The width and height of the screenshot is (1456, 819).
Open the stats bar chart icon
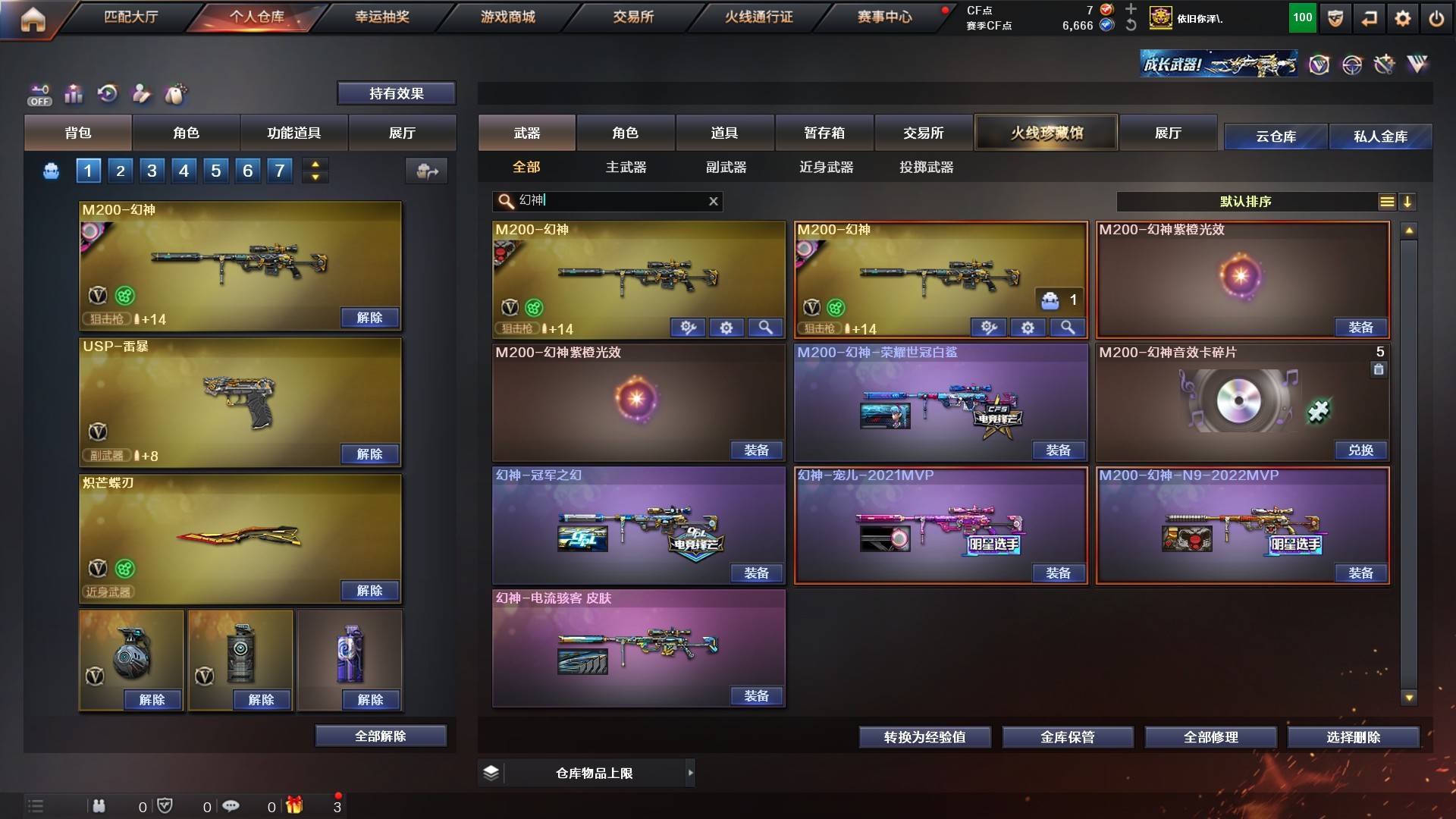tap(74, 94)
